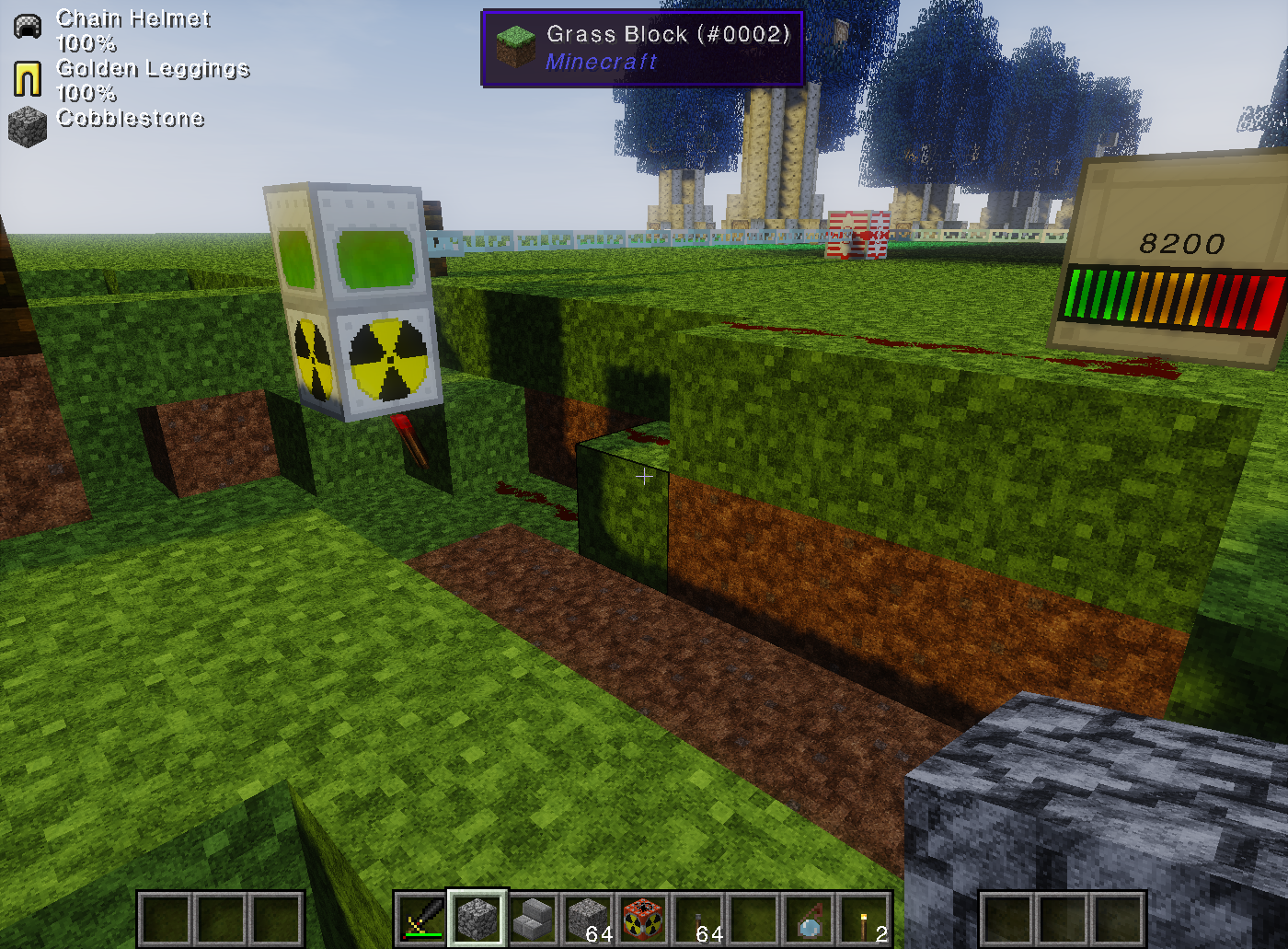Select the sword hotbar slot
The image size is (1288, 949).
point(422,919)
